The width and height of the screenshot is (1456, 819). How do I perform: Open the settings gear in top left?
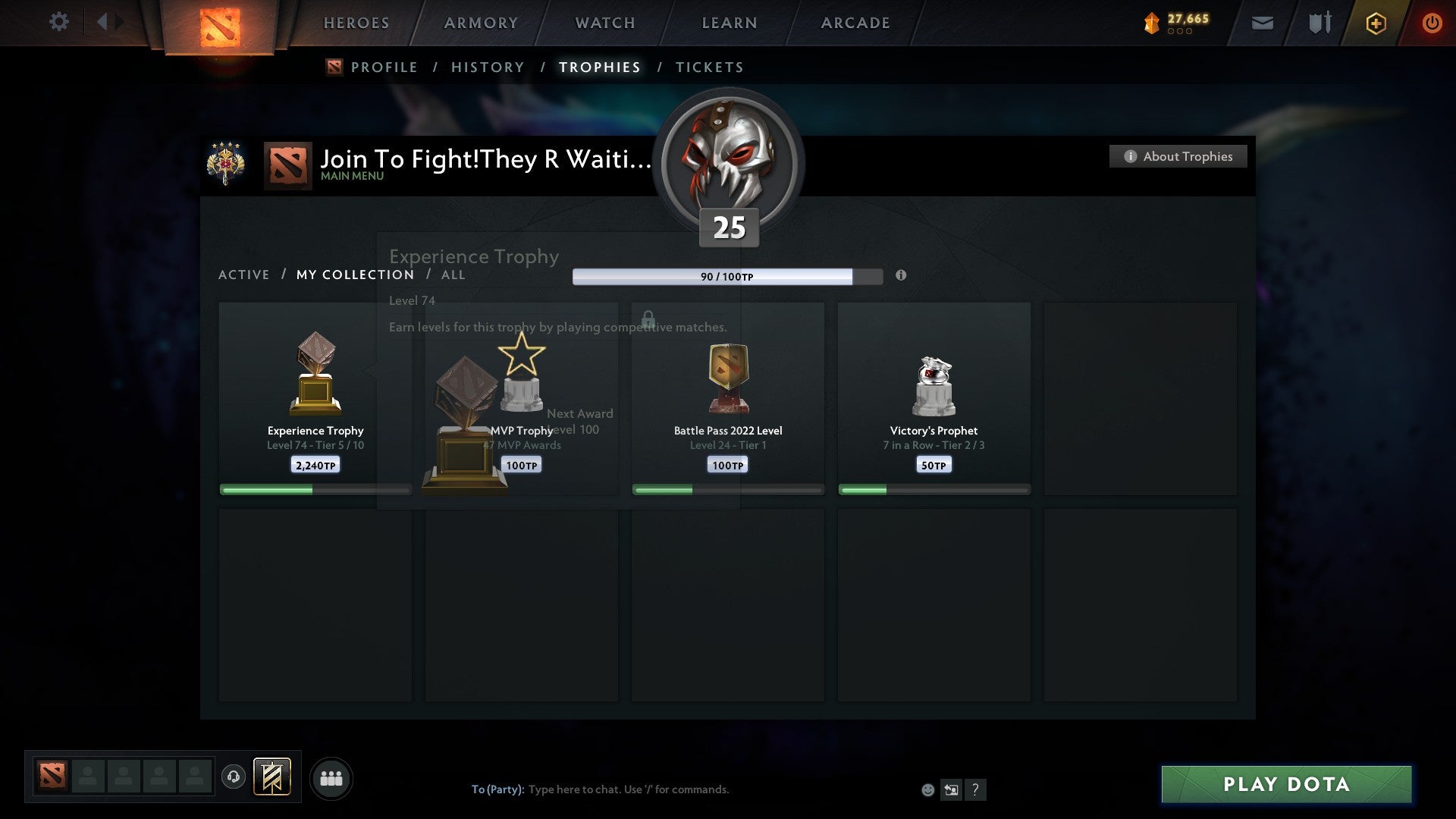pos(58,22)
